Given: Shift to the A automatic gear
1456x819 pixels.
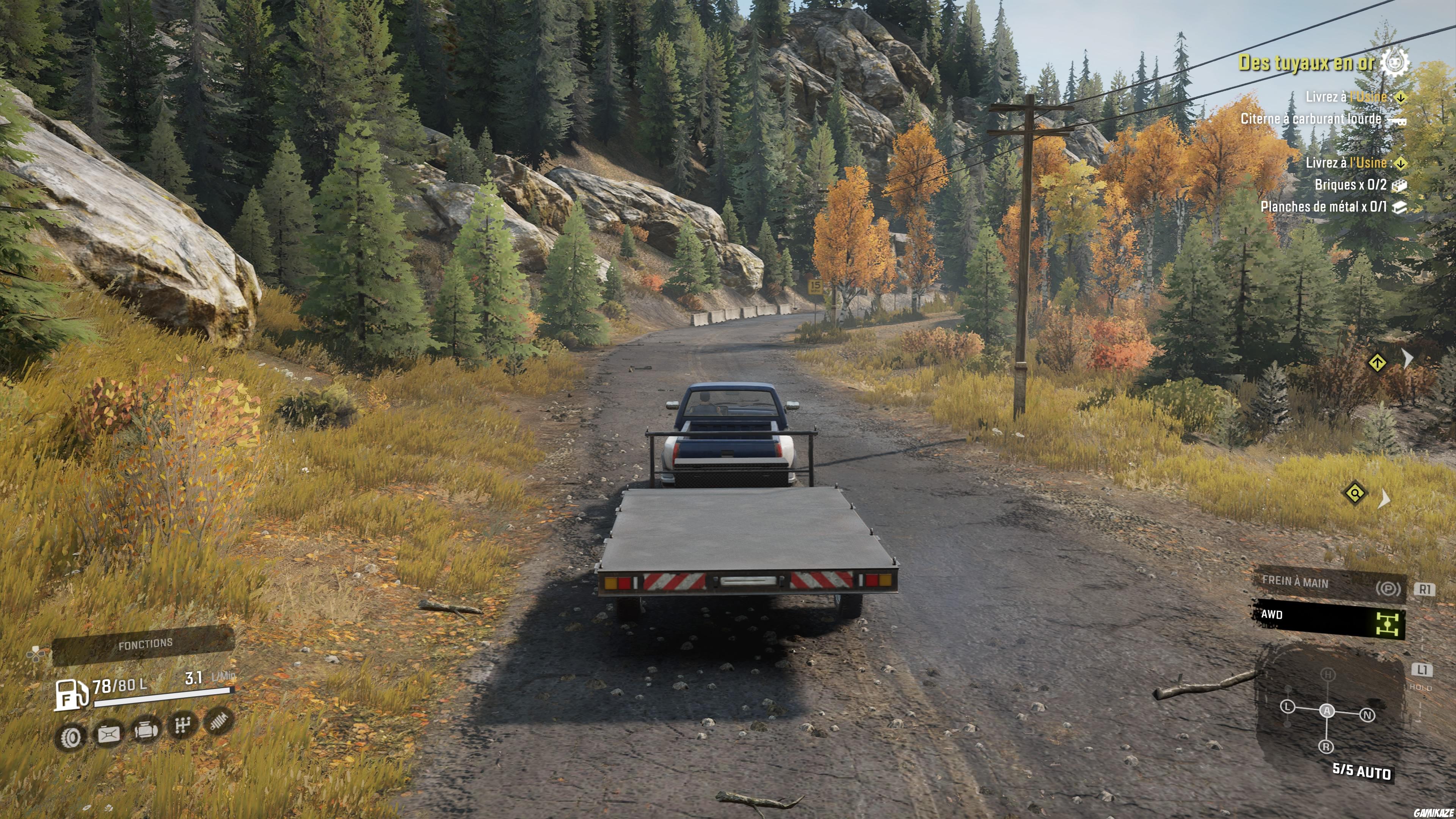Looking at the screenshot, I should pyautogui.click(x=1327, y=711).
